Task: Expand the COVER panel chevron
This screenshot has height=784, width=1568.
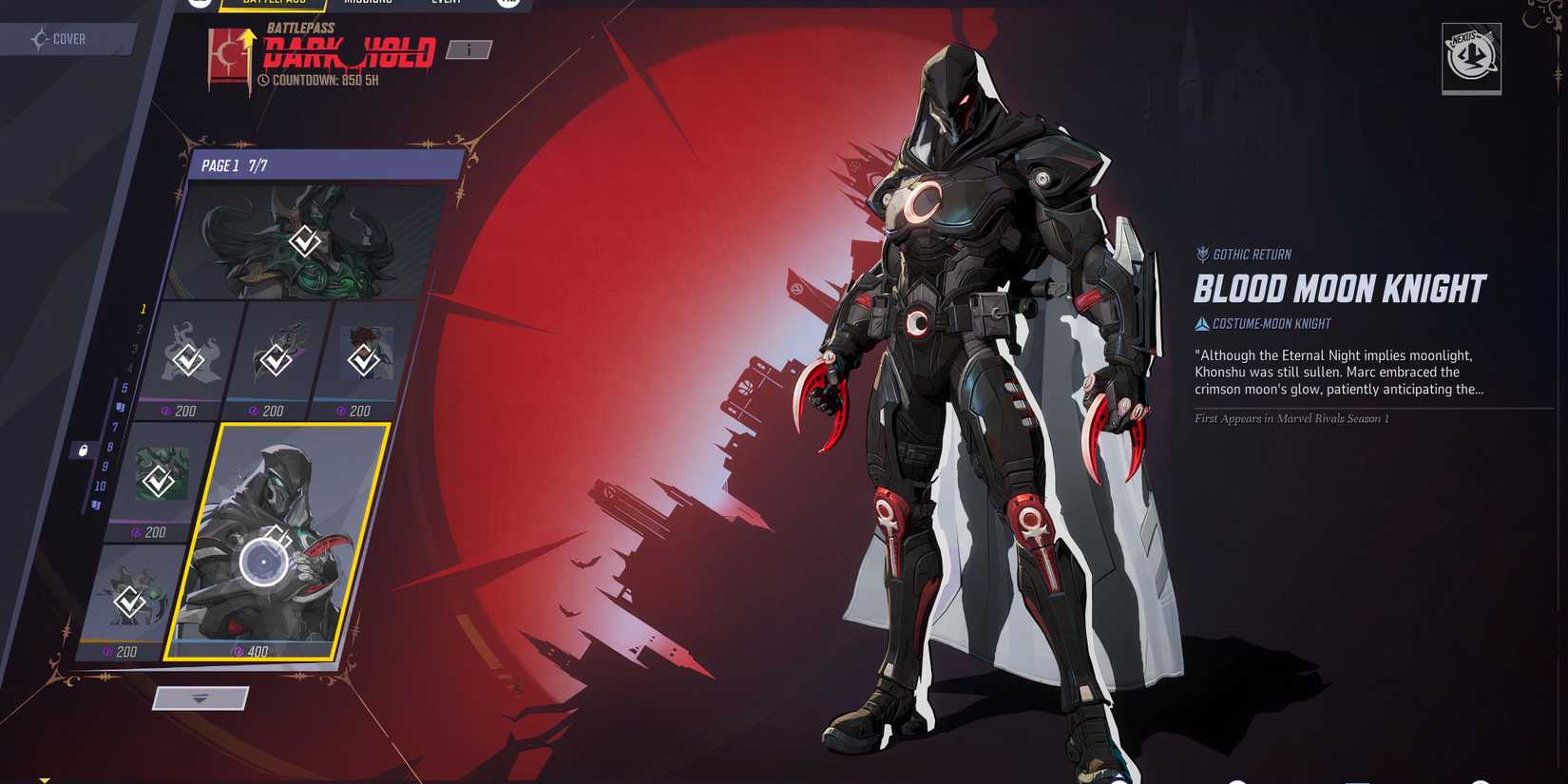Action: [x=39, y=38]
